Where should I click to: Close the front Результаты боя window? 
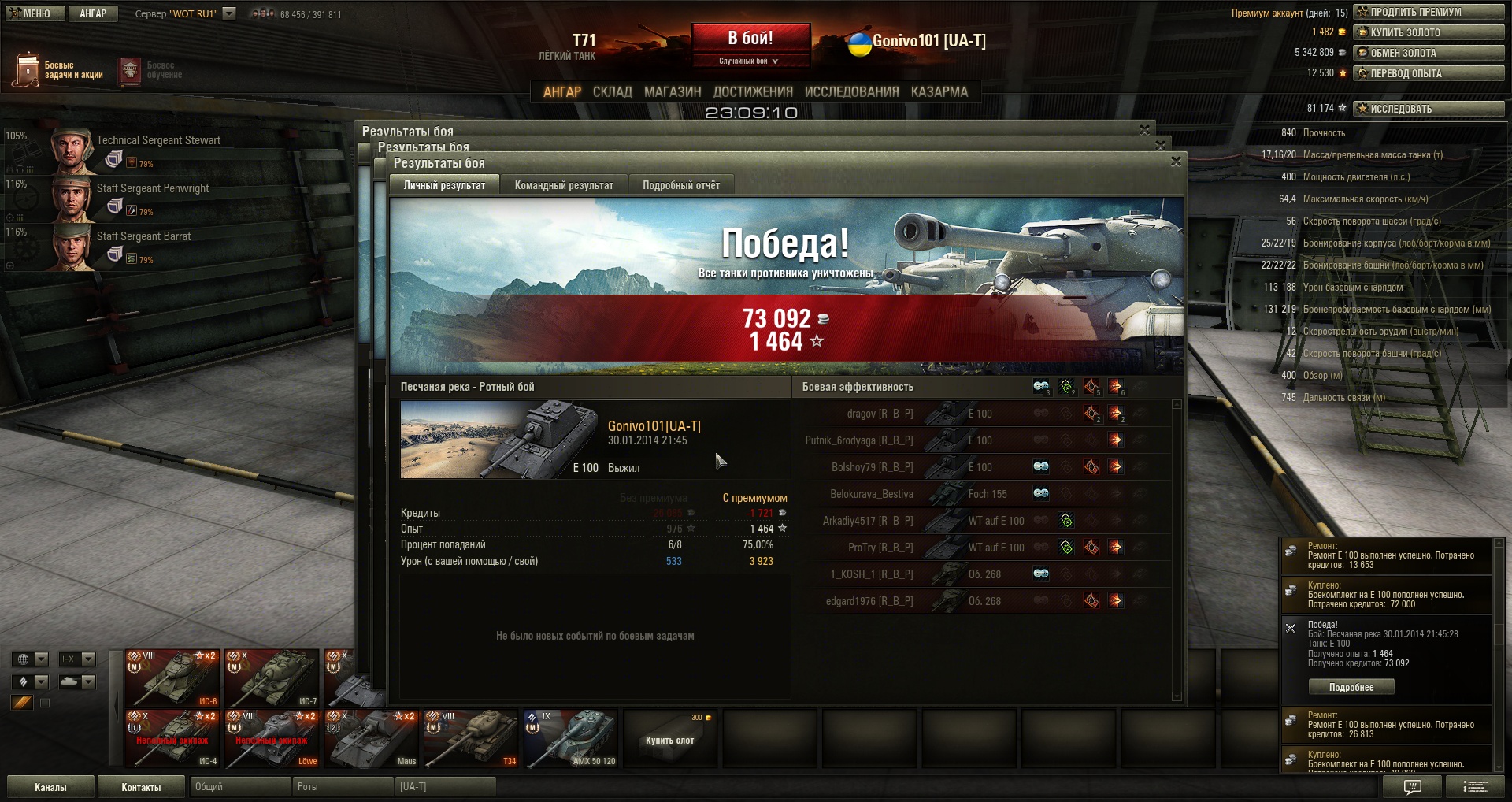1176,162
